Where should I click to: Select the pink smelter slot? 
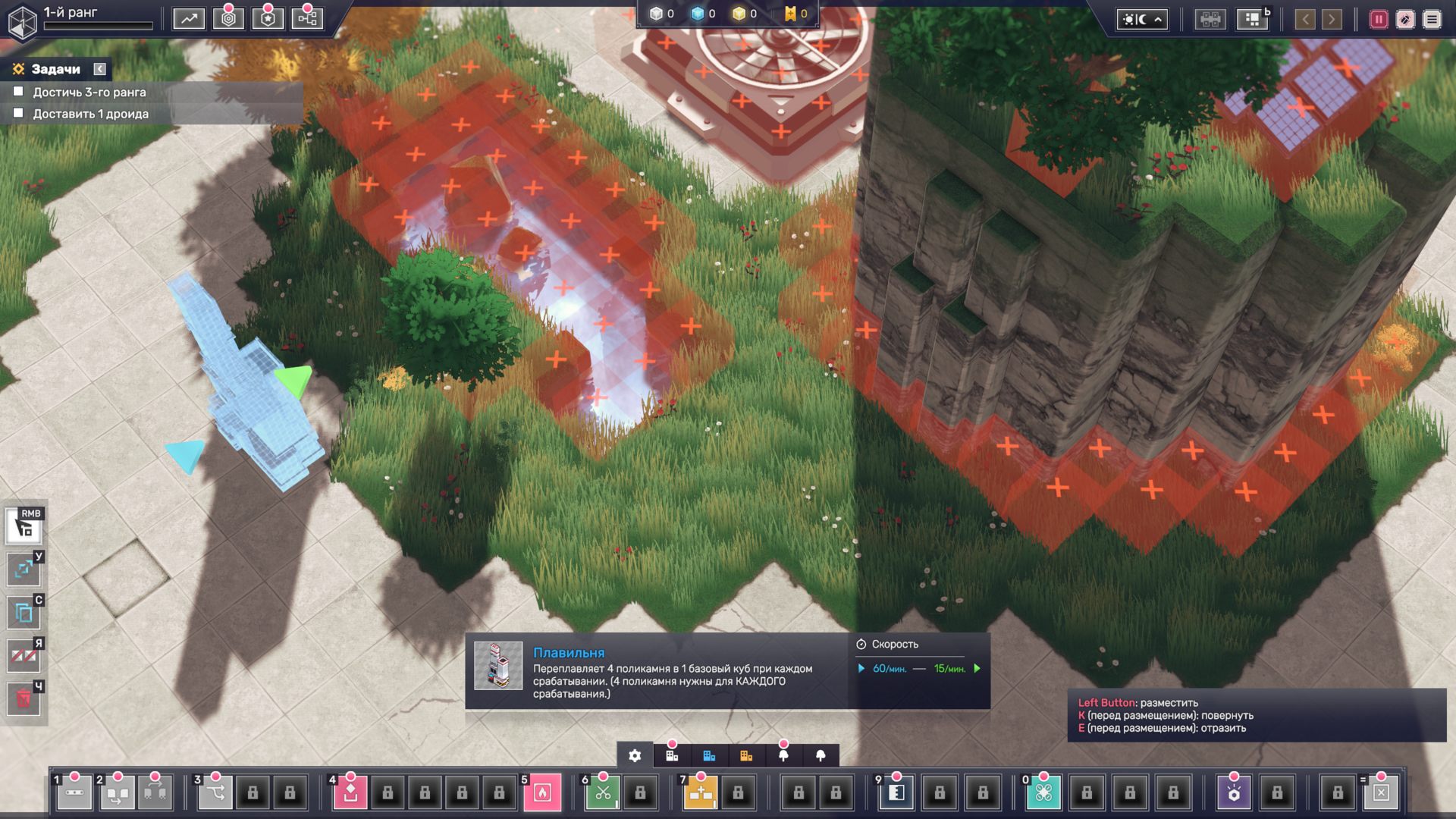pos(542,792)
